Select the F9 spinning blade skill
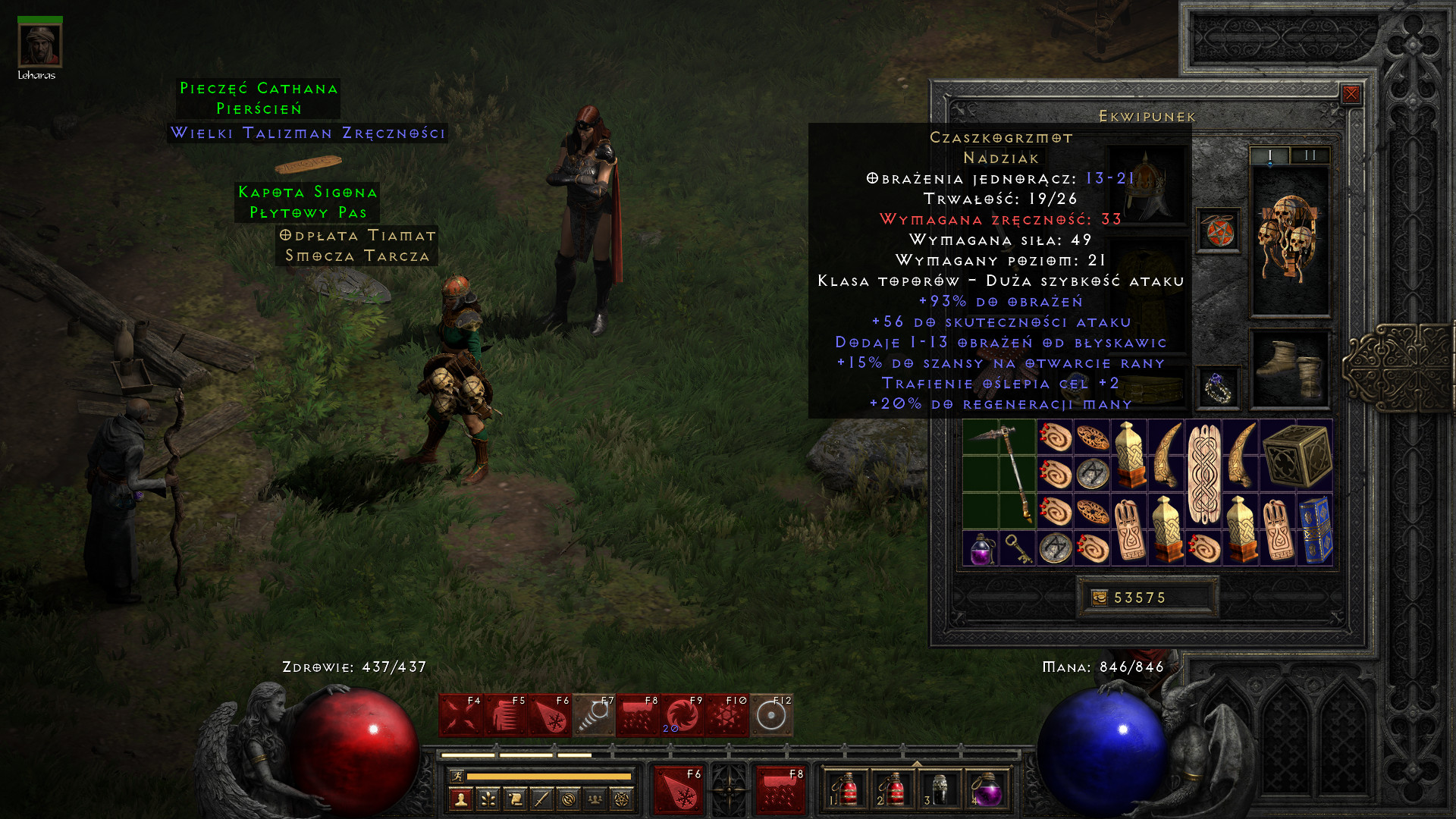This screenshot has width=1456, height=819. (682, 715)
